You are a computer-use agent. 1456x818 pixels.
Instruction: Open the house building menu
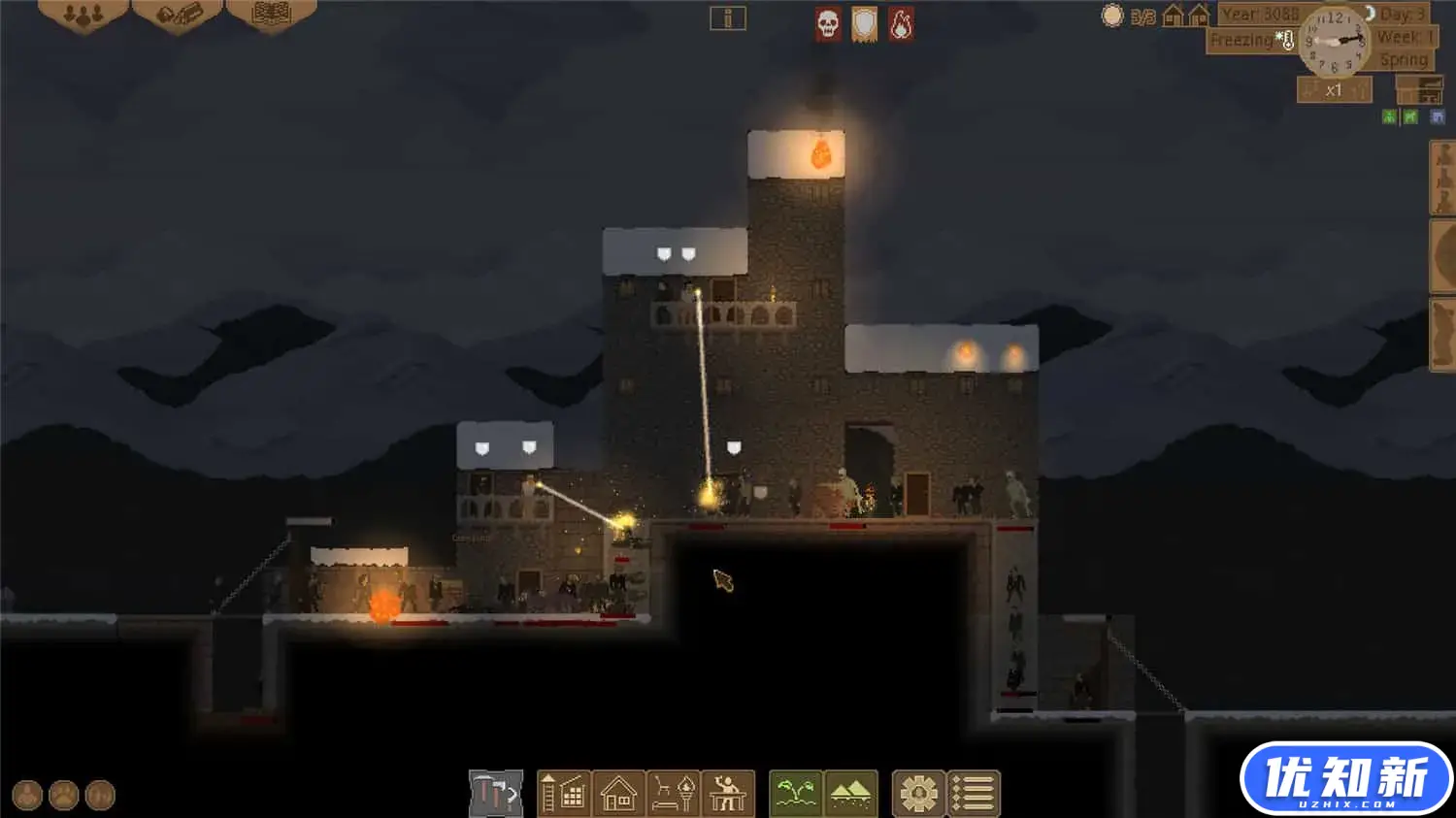618,793
